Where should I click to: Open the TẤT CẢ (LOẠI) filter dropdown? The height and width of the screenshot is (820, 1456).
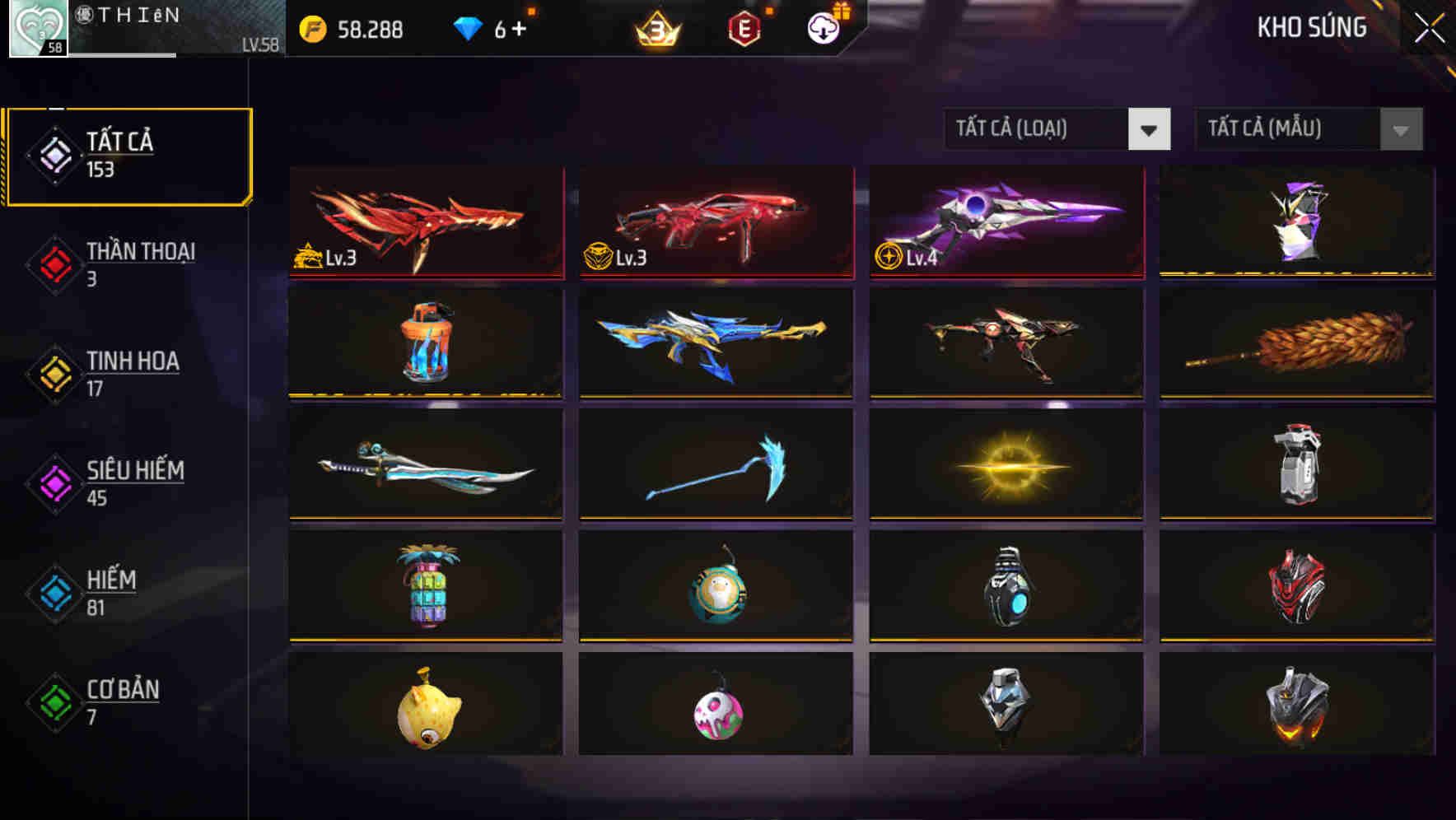[1058, 129]
